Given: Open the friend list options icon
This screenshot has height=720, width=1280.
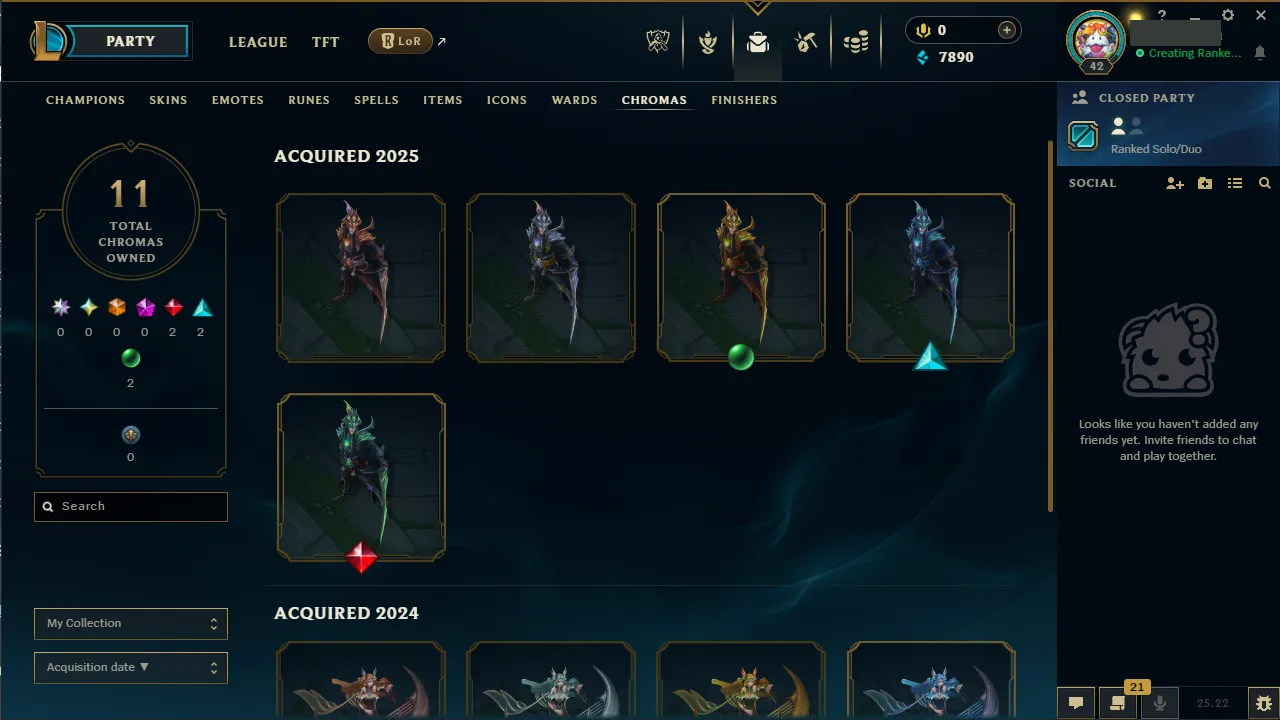Looking at the screenshot, I should 1234,183.
